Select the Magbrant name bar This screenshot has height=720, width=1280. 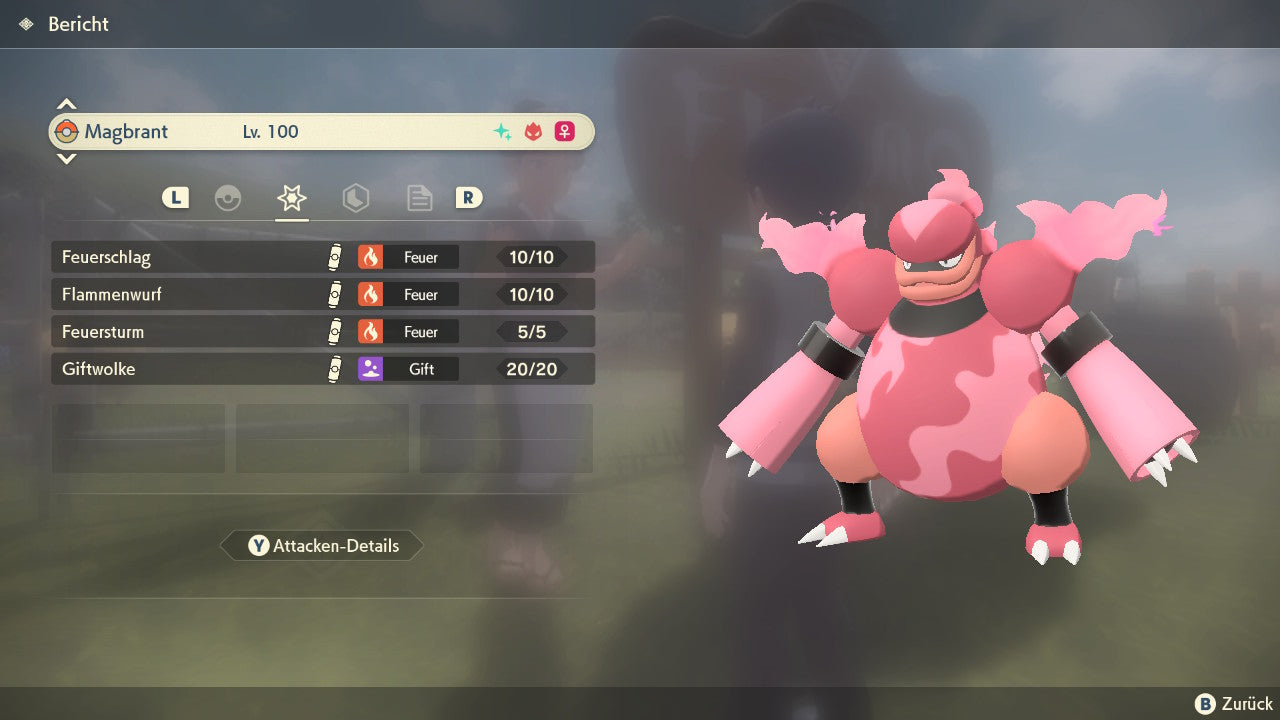click(322, 131)
